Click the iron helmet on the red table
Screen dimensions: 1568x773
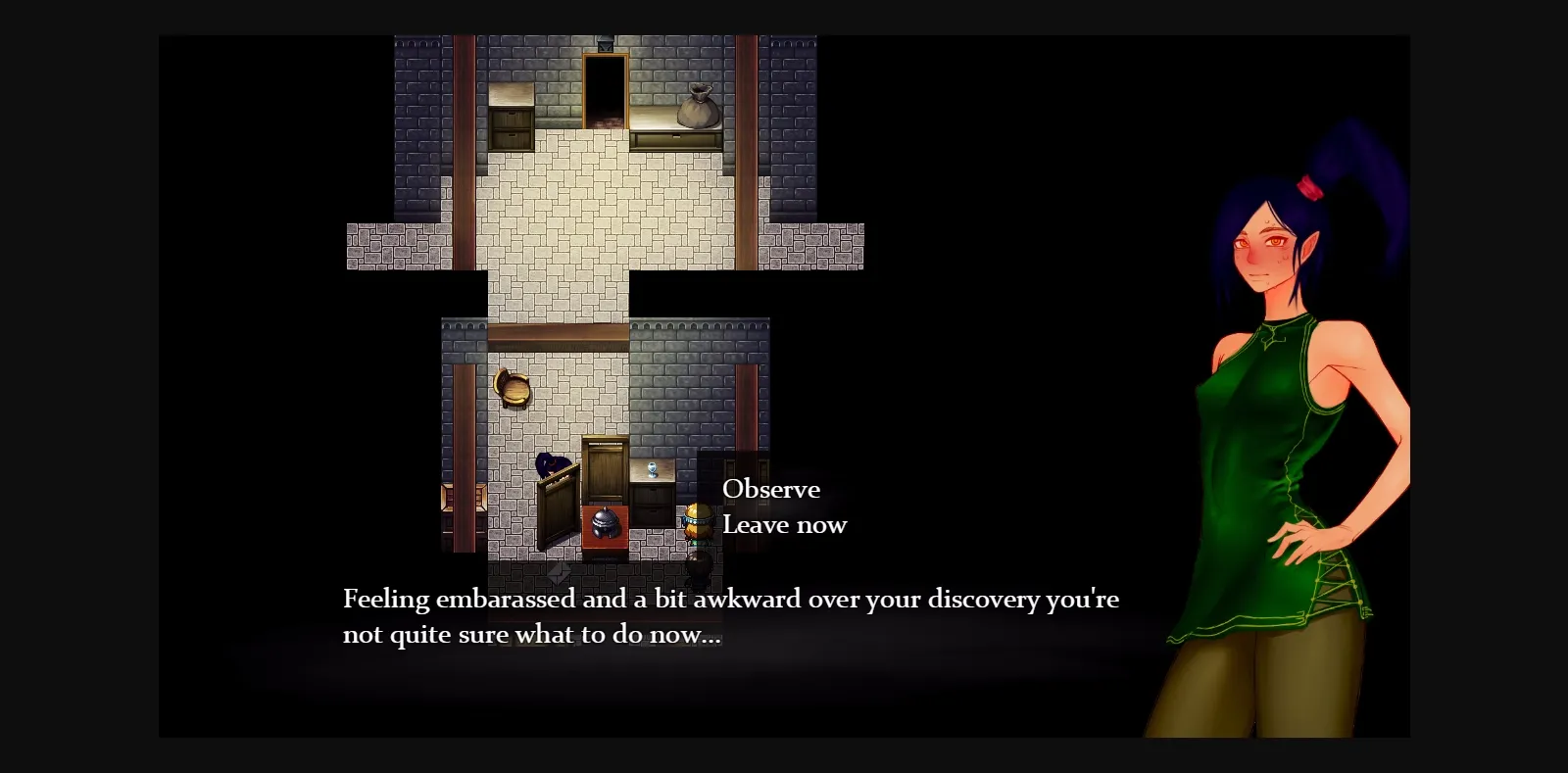click(x=605, y=522)
